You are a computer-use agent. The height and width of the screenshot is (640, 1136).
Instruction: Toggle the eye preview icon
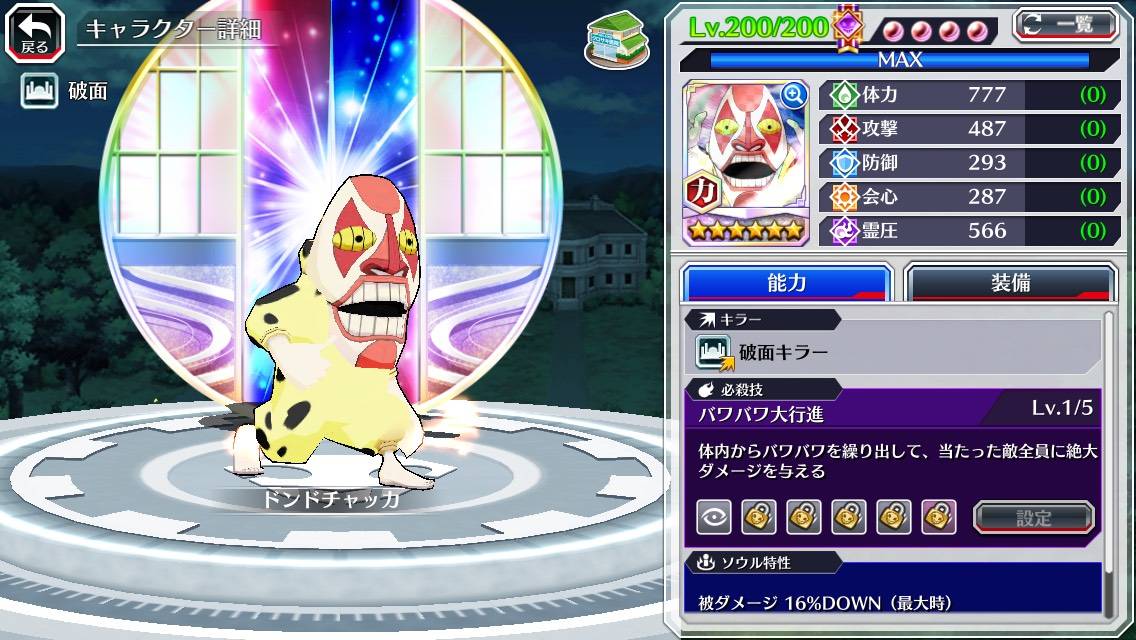click(x=713, y=517)
